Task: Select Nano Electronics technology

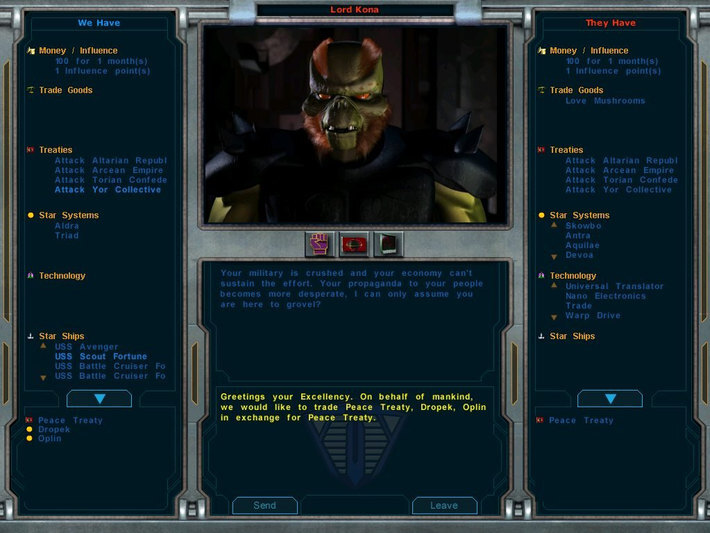Action: point(605,296)
